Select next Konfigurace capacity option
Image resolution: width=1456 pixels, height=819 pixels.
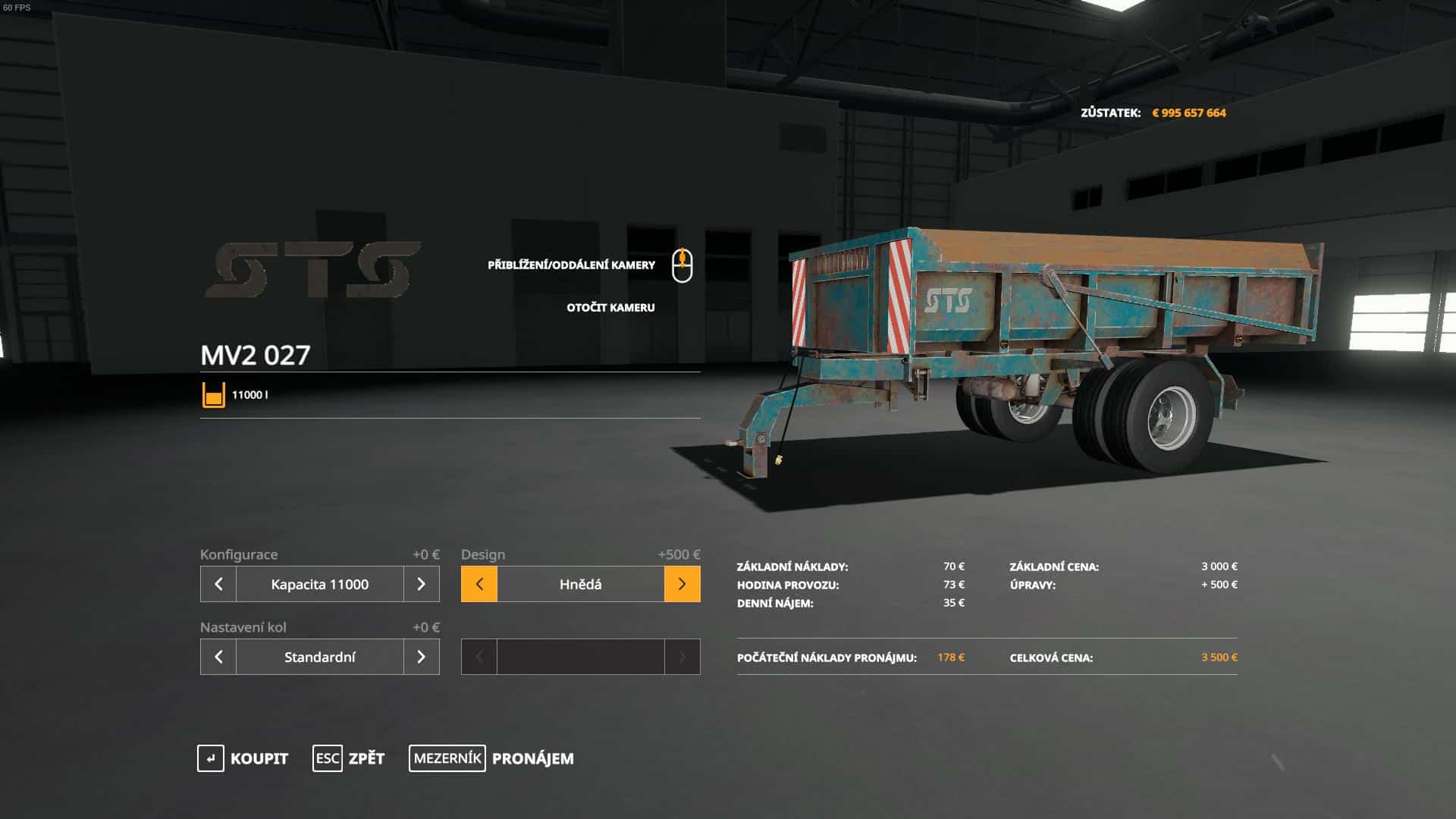tap(422, 584)
